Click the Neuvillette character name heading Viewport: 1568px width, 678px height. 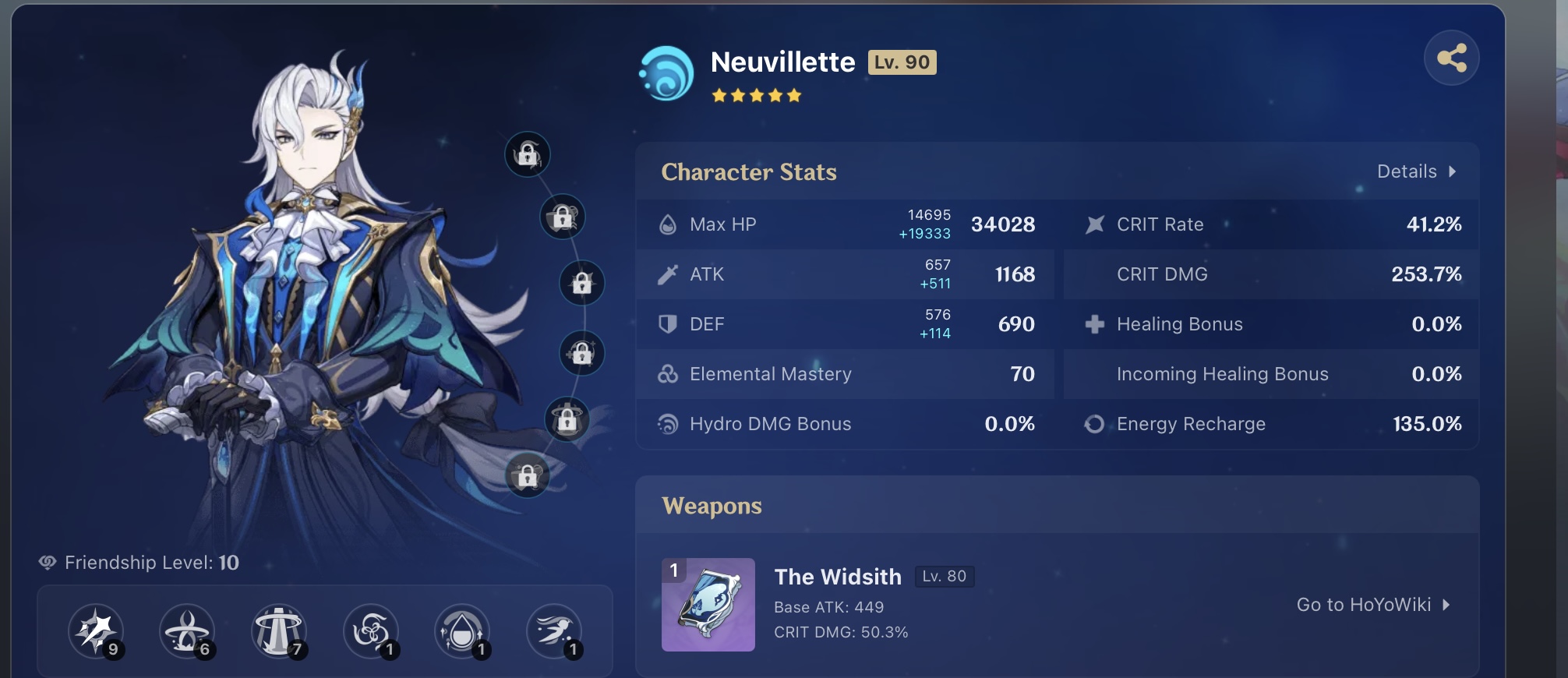(782, 62)
